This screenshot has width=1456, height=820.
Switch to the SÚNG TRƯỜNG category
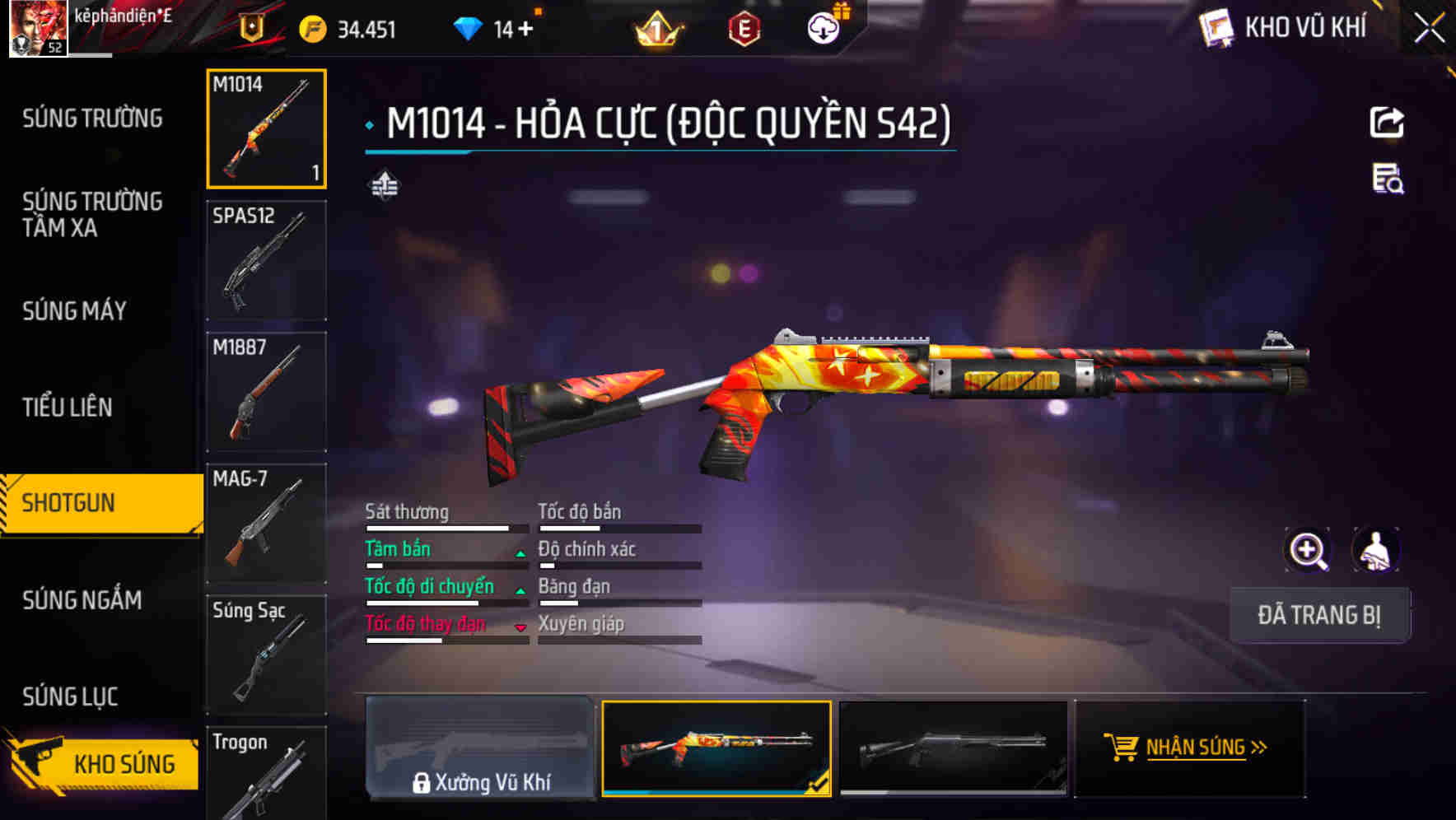(91, 118)
